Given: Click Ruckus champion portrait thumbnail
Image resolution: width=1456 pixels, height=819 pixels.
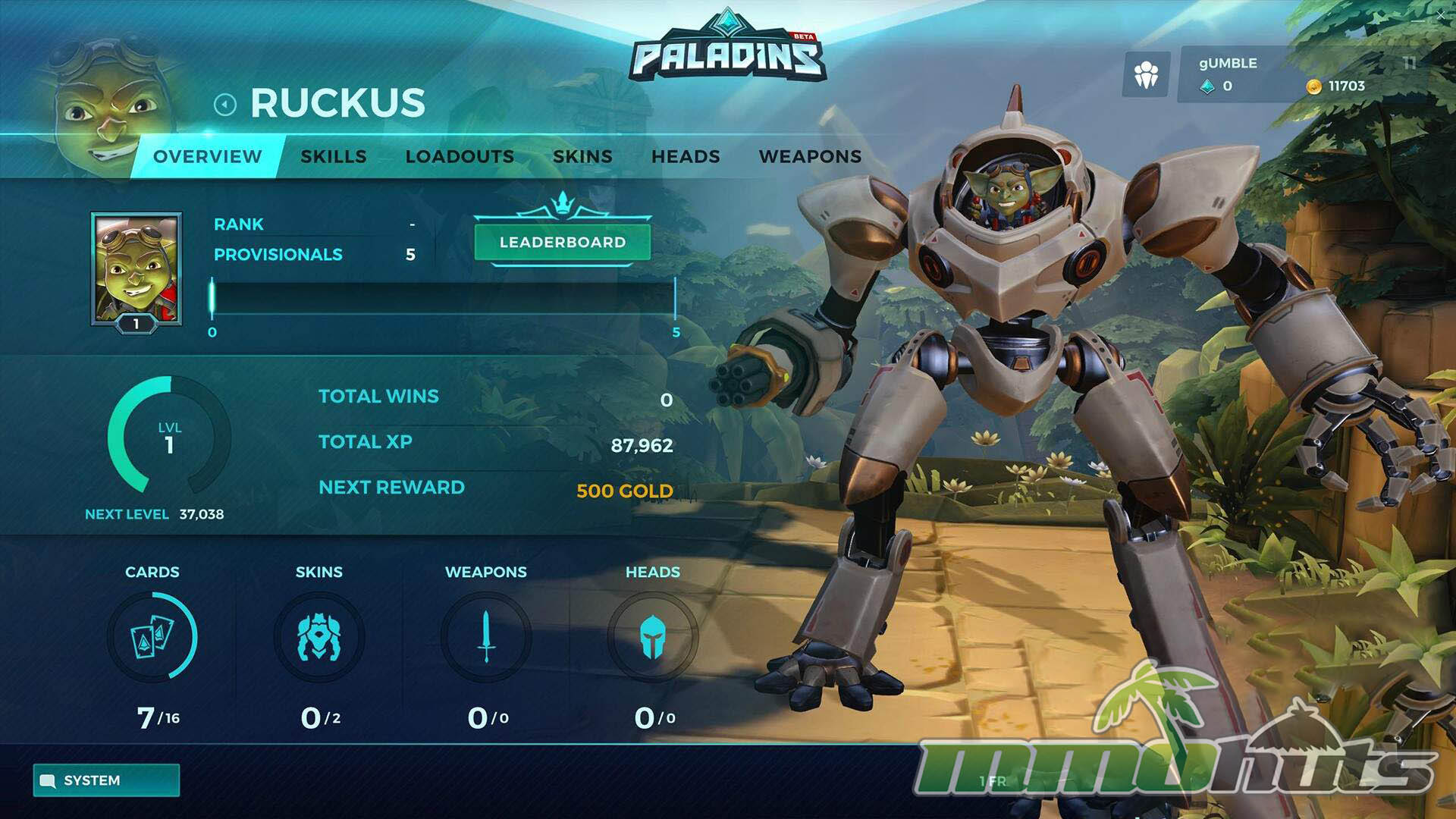Looking at the screenshot, I should (x=136, y=268).
